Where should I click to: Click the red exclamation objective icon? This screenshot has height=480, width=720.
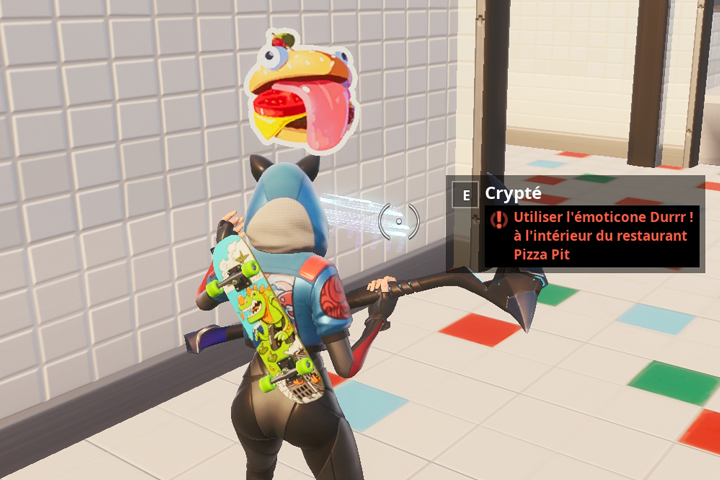pyautogui.click(x=499, y=218)
